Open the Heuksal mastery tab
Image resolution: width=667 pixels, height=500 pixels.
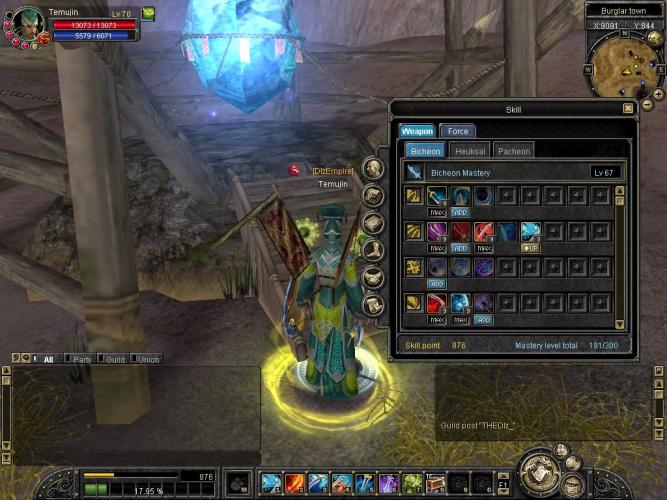tap(470, 151)
